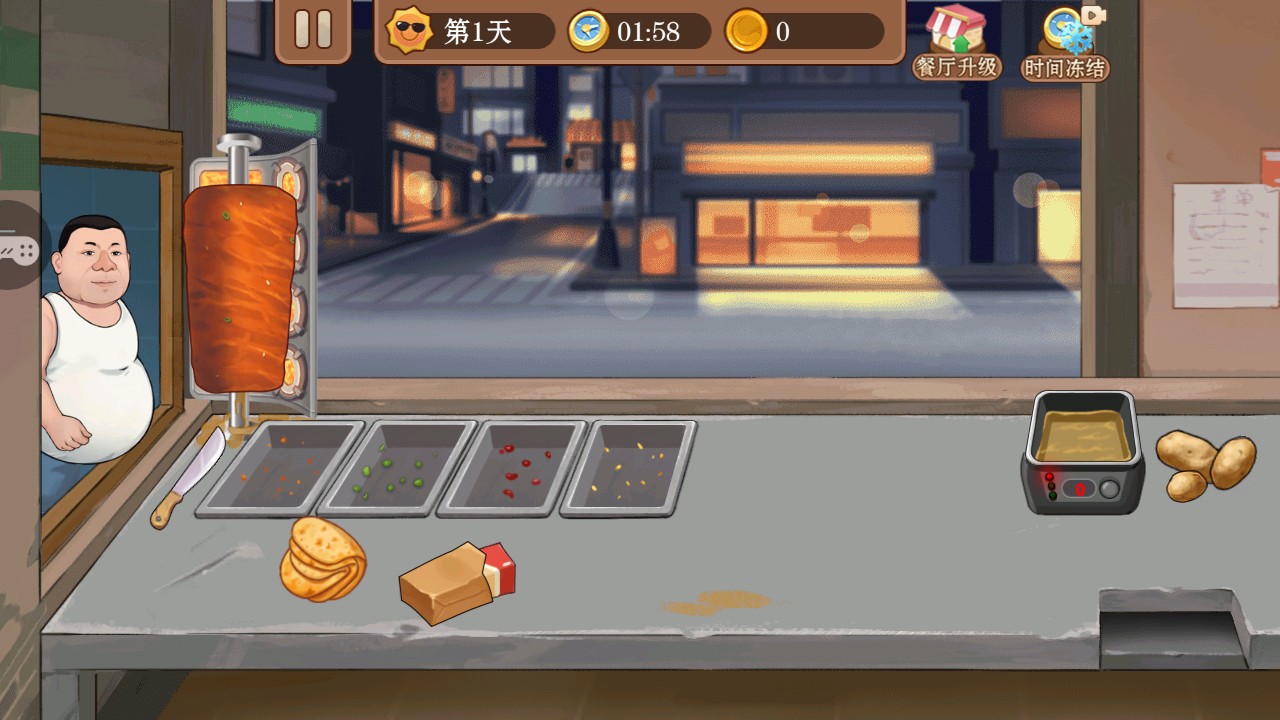The height and width of the screenshot is (720, 1280).
Task: Select the kebab knife
Action: click(x=189, y=476)
